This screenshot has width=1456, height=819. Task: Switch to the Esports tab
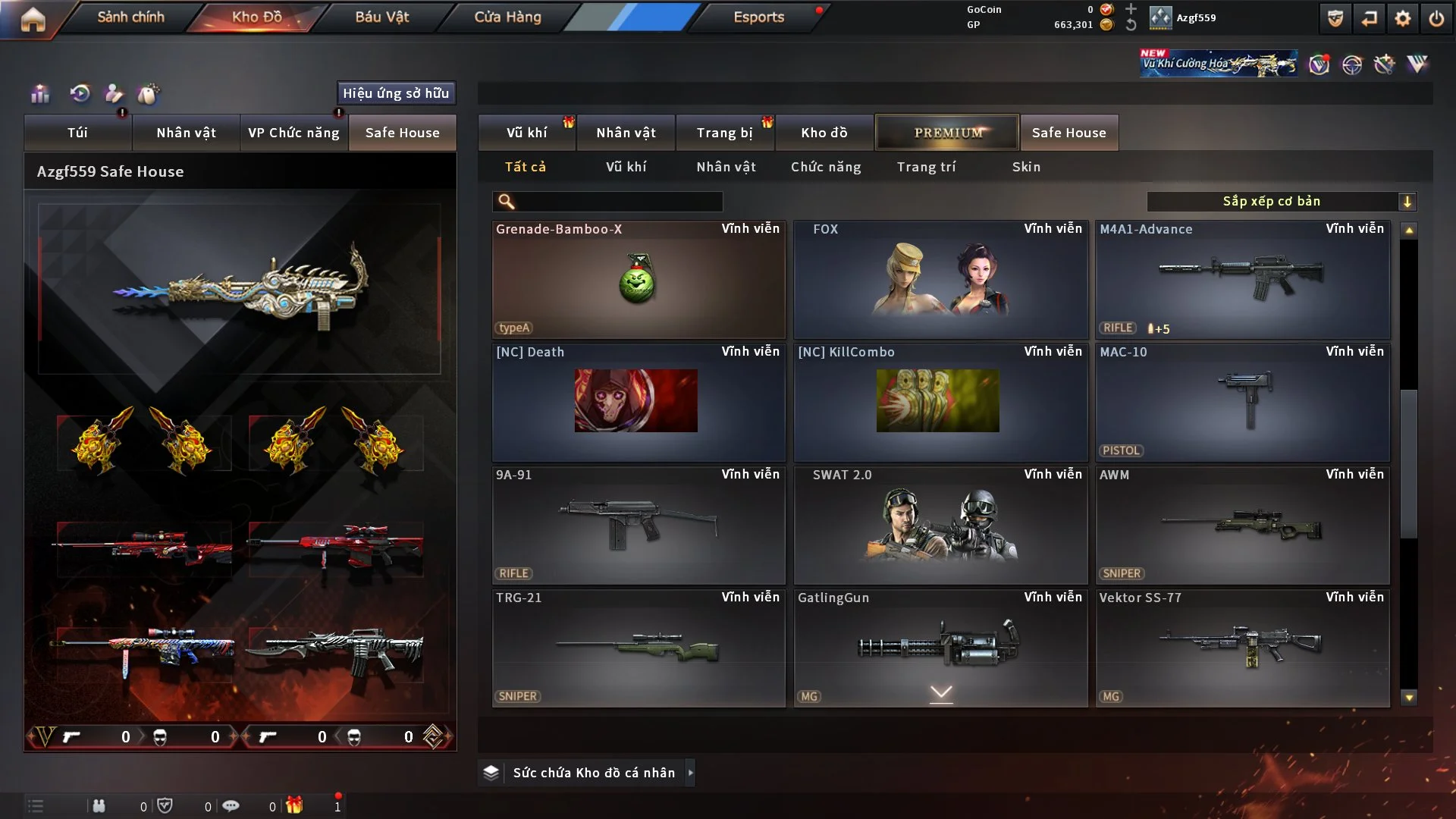click(758, 17)
